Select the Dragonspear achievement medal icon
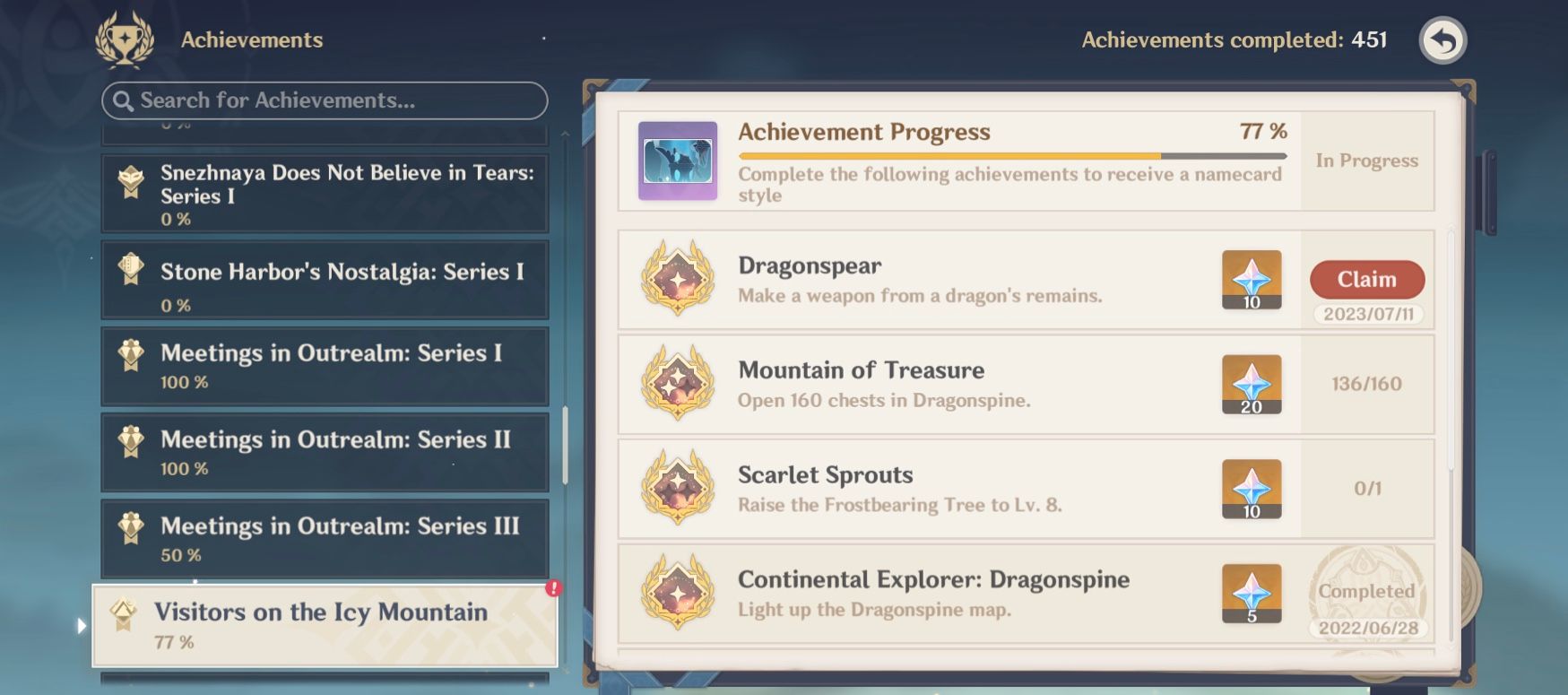 coord(675,280)
